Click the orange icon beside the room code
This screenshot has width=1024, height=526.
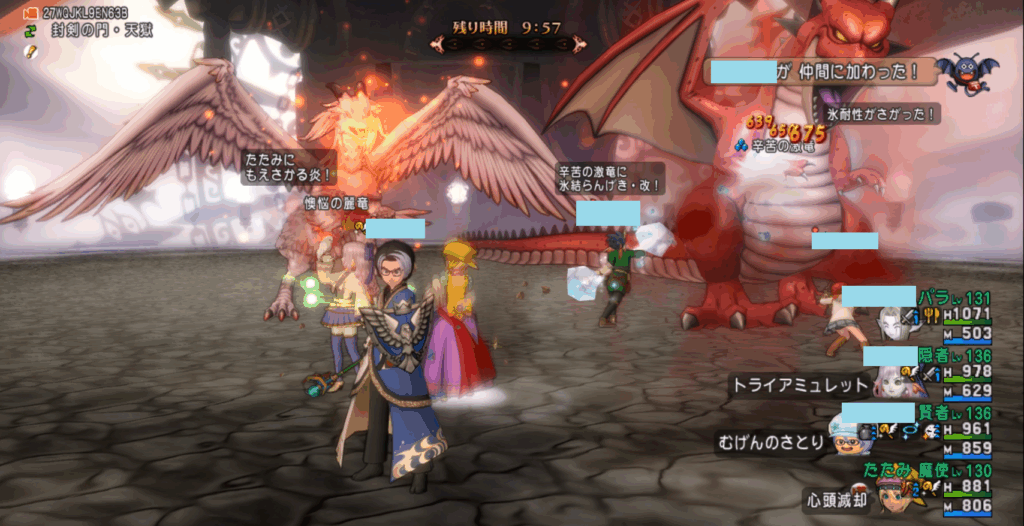30,13
